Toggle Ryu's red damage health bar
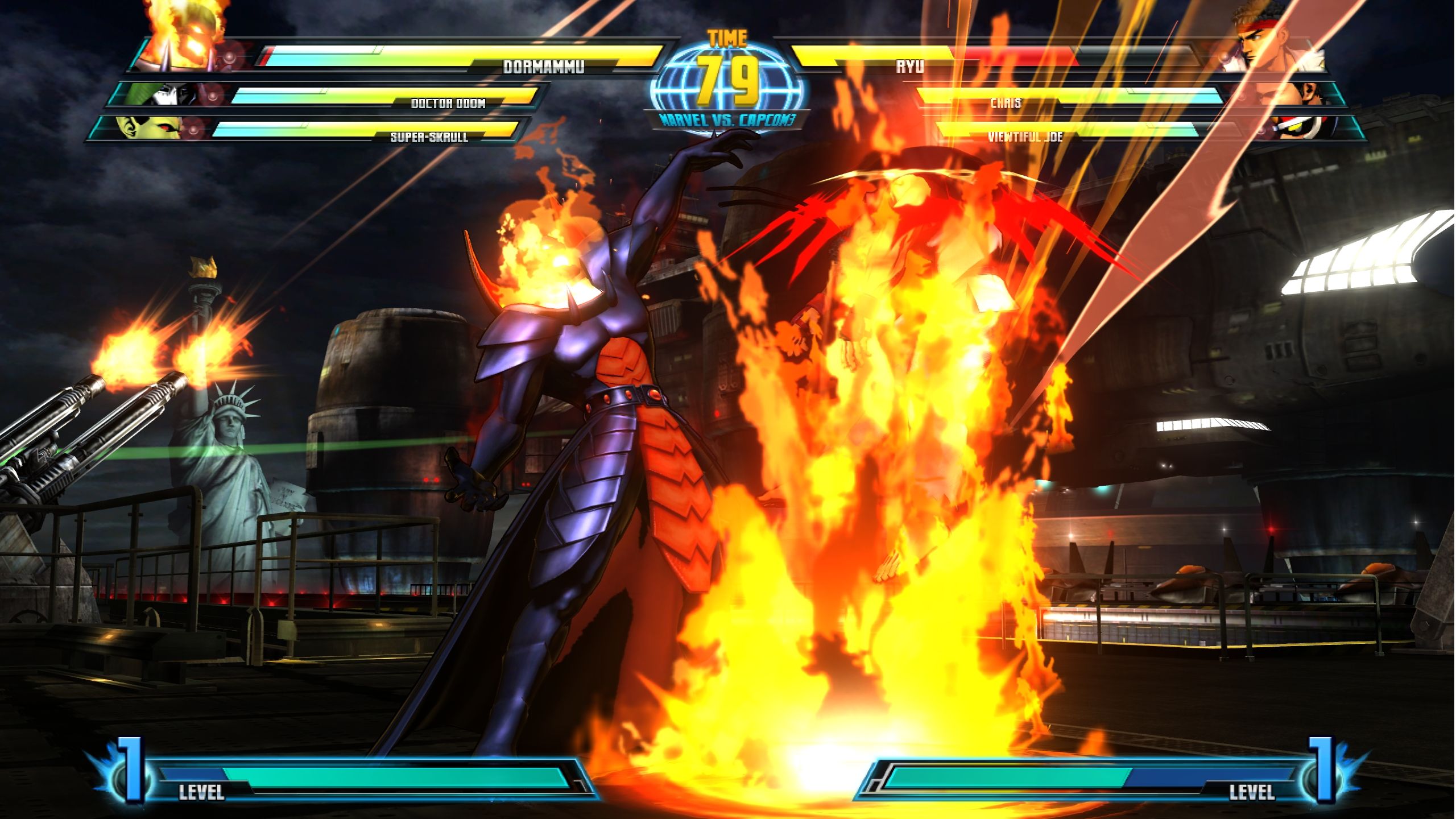 click(x=1012, y=57)
